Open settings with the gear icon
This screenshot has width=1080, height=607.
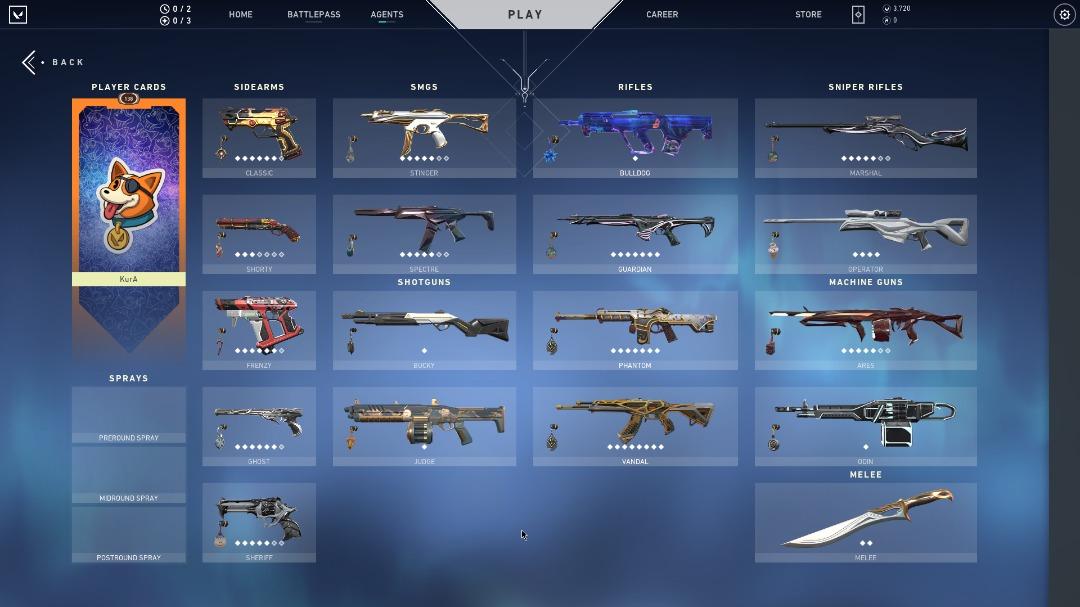[x=1063, y=14]
